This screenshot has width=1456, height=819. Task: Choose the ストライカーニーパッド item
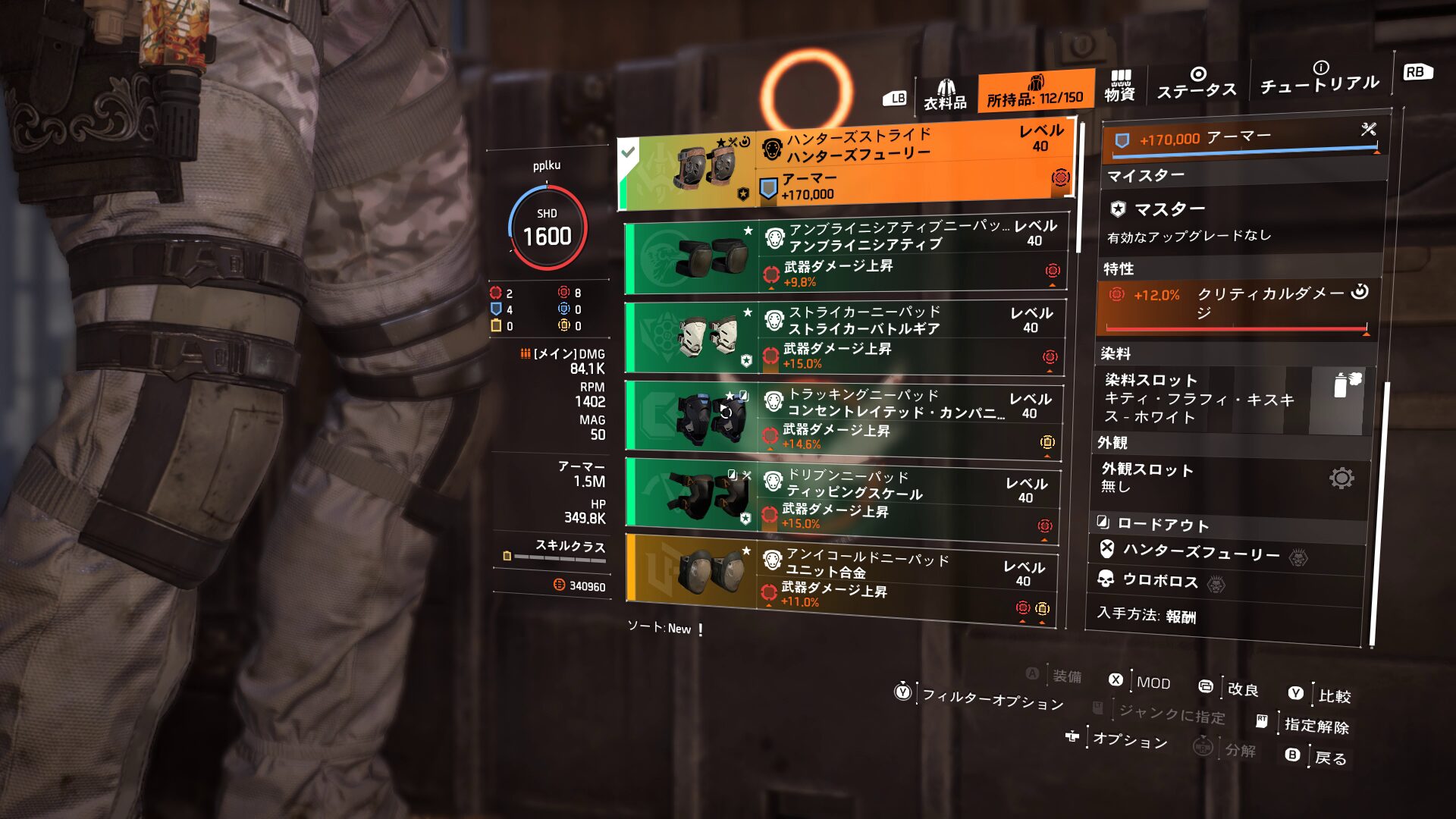pos(844,338)
